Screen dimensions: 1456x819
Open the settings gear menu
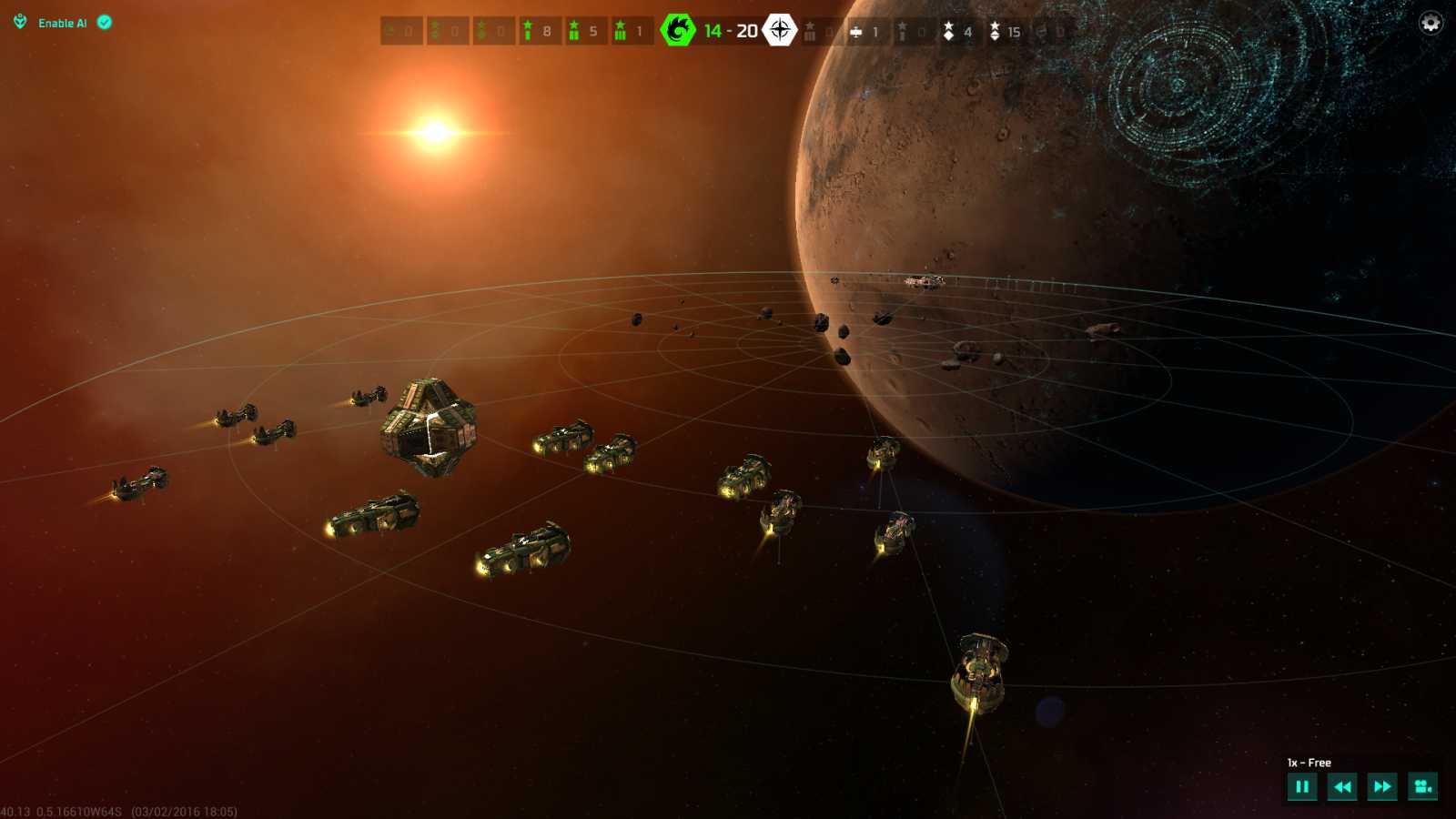1431,23
